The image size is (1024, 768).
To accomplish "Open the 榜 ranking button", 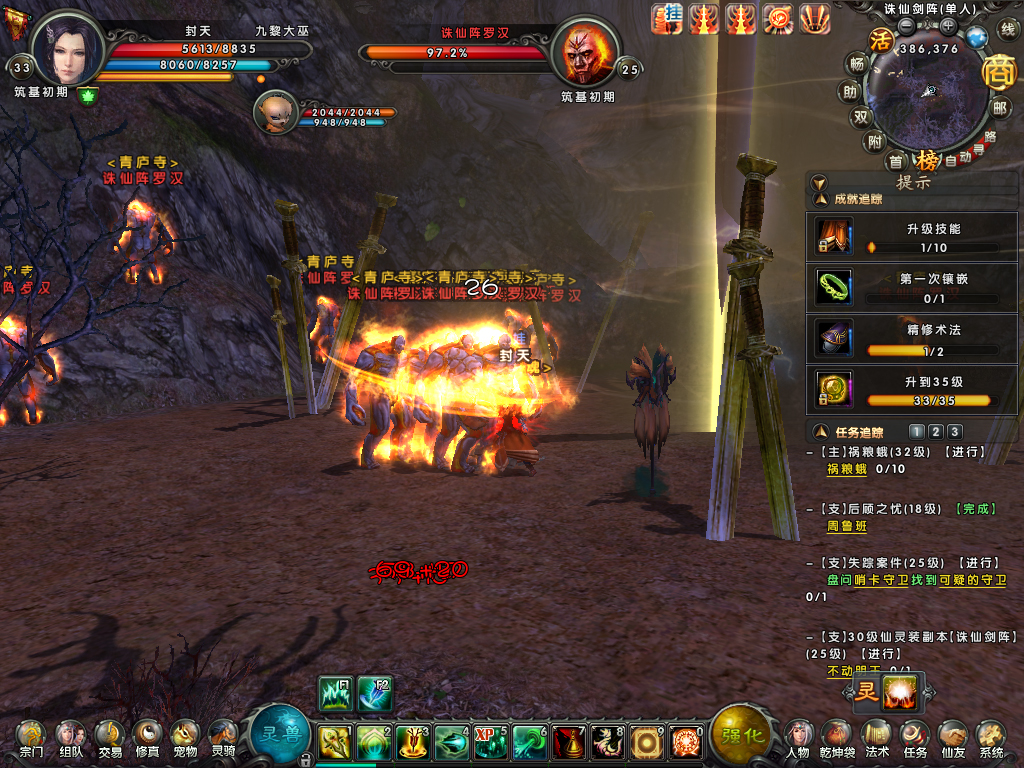I will pos(928,160).
